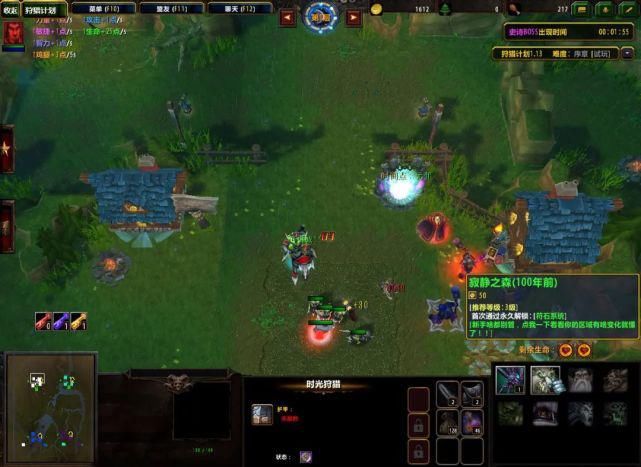641x467 pixels.
Task: Select the purple potion item above the minimap
Action: [x=43, y=320]
